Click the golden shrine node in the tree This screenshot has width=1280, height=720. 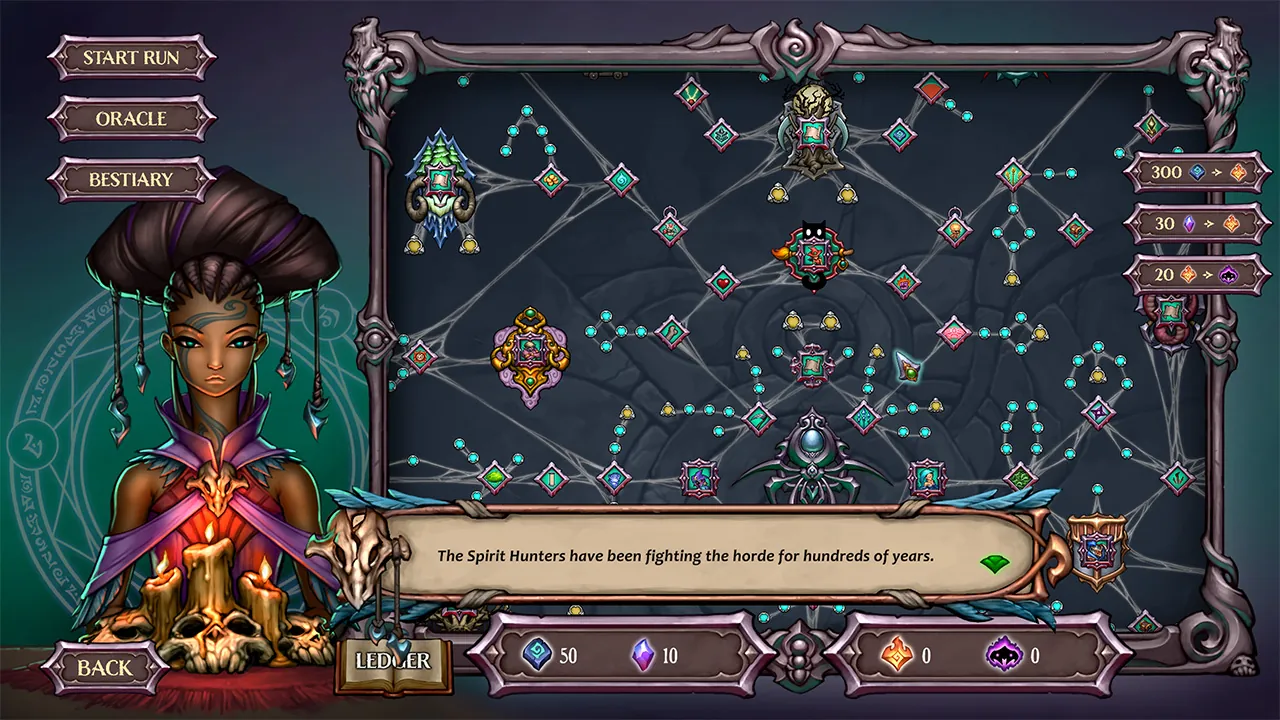(x=530, y=352)
